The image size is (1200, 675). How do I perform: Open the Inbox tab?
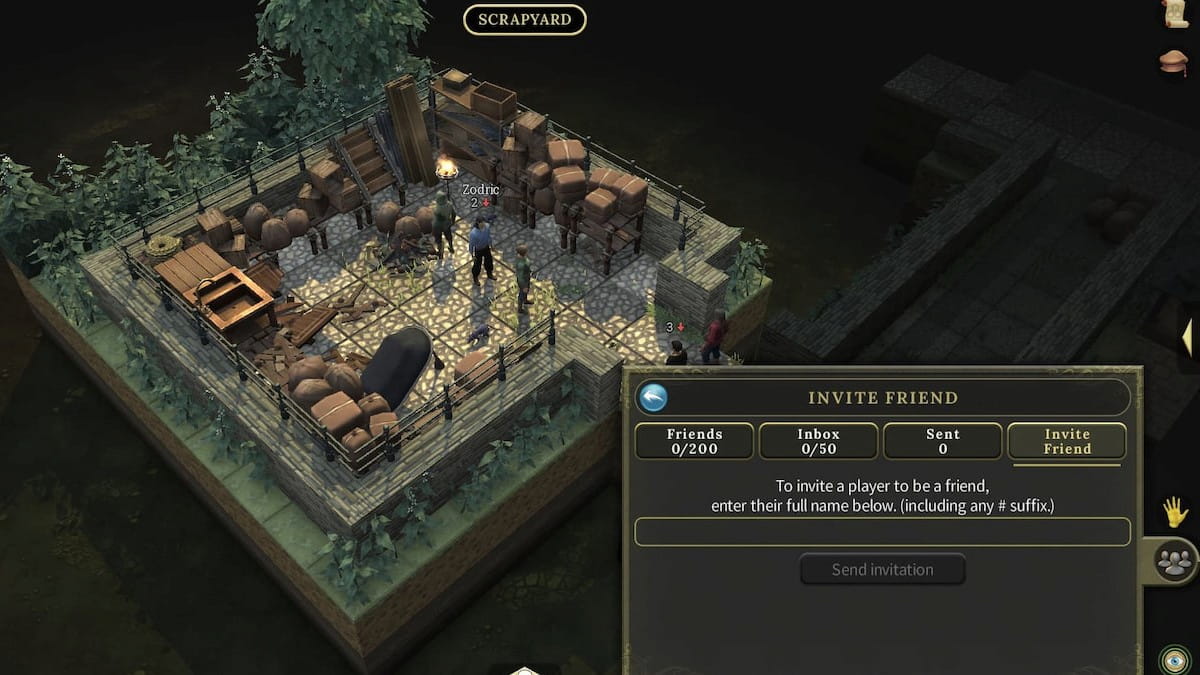click(818, 441)
